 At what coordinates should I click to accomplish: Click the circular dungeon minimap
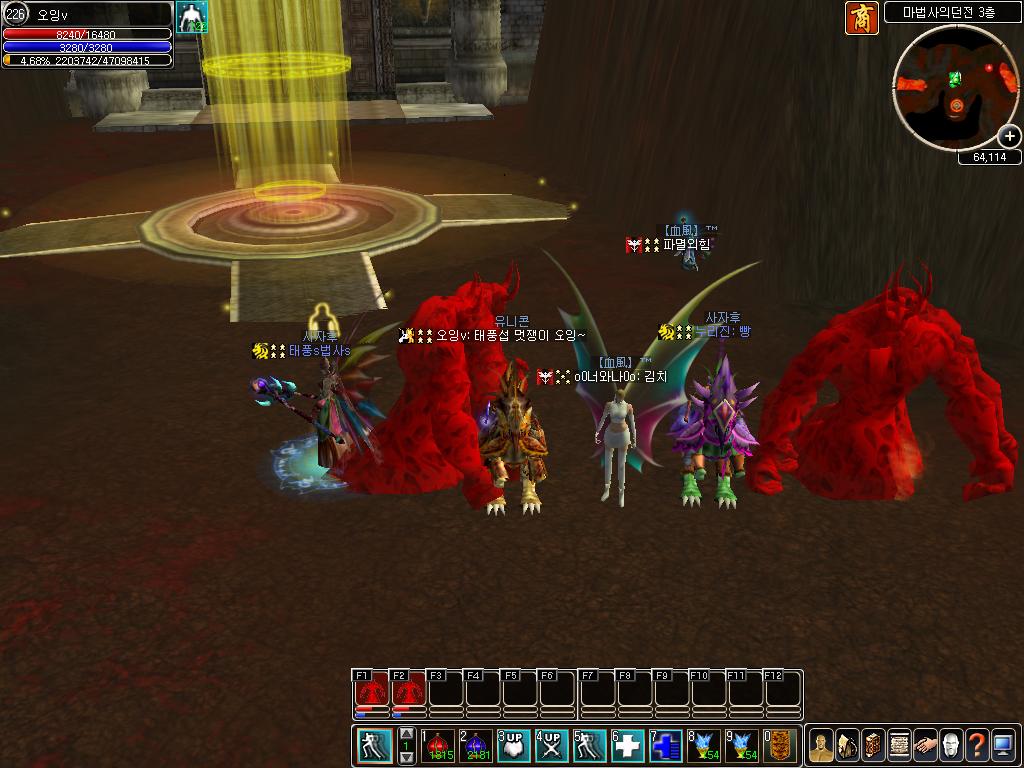click(955, 88)
